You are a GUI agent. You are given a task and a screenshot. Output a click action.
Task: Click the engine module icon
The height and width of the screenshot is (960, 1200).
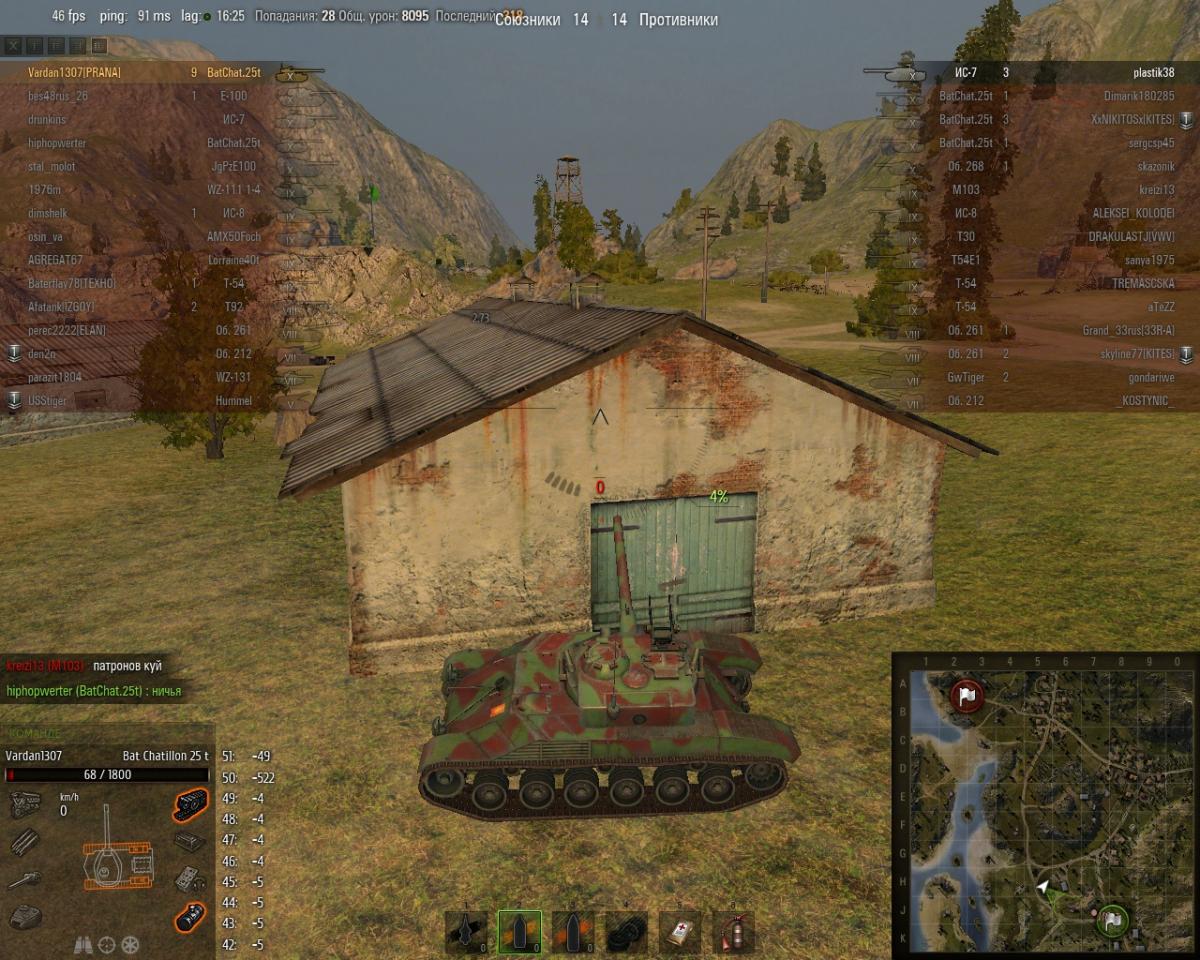tap(25, 804)
